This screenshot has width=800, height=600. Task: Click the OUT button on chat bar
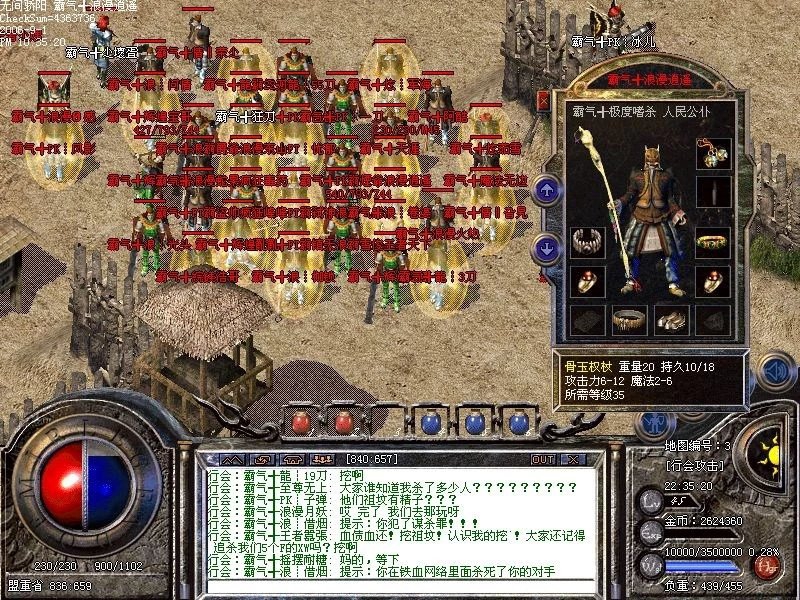[x=543, y=459]
